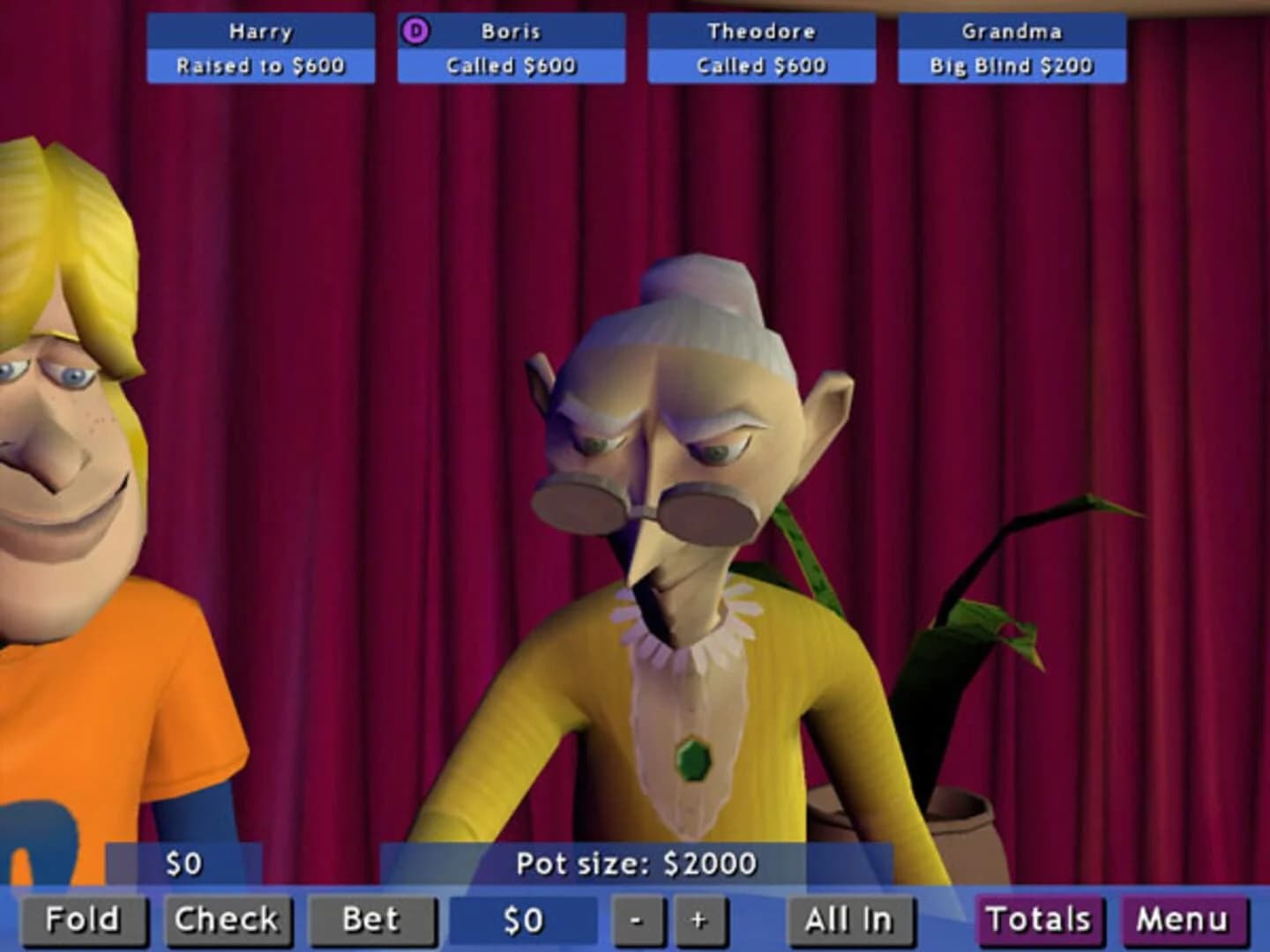1270x952 pixels.
Task: Select Harry's name banner
Action: (260, 32)
